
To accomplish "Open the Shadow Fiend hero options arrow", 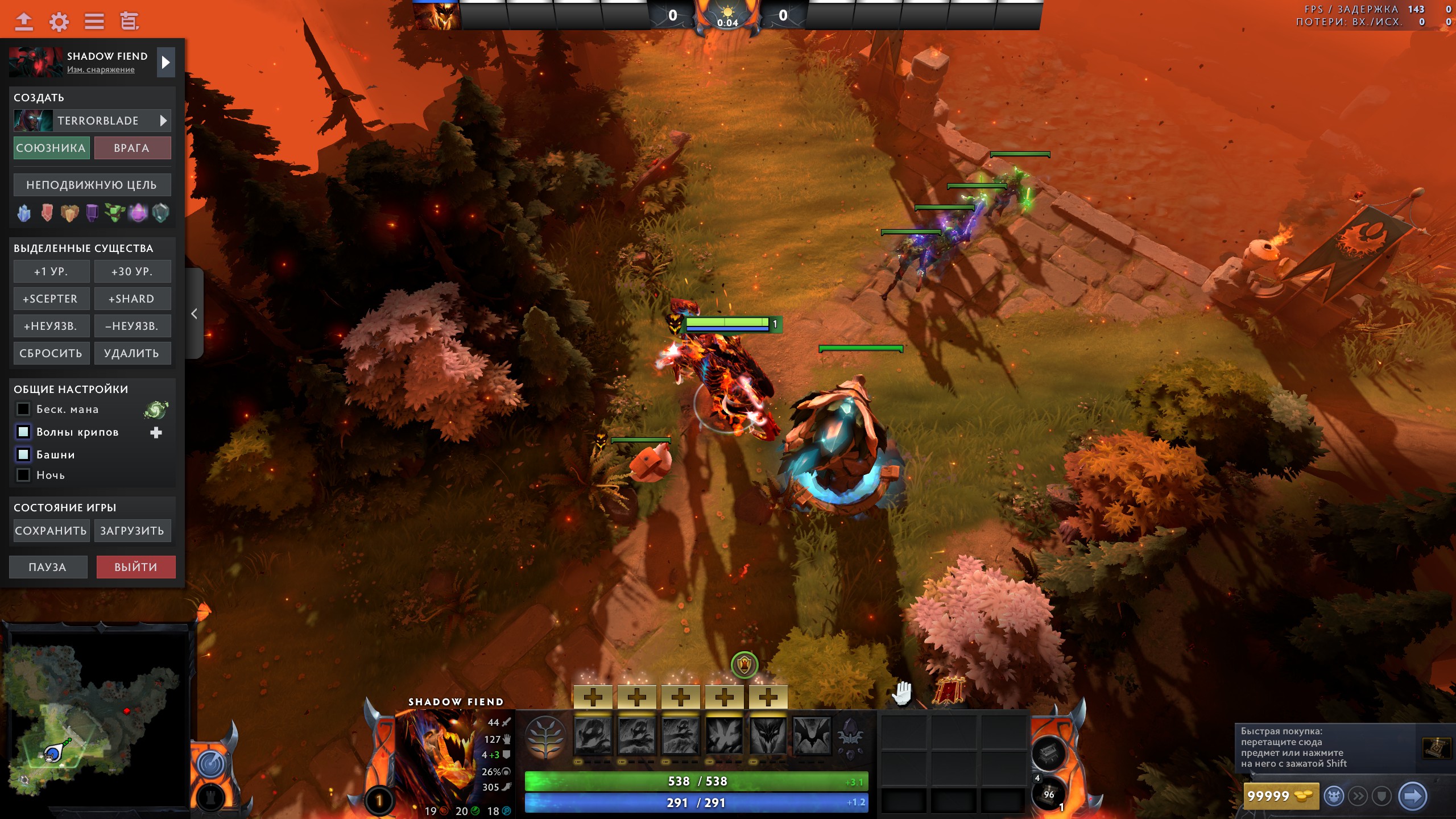I will (x=166, y=63).
